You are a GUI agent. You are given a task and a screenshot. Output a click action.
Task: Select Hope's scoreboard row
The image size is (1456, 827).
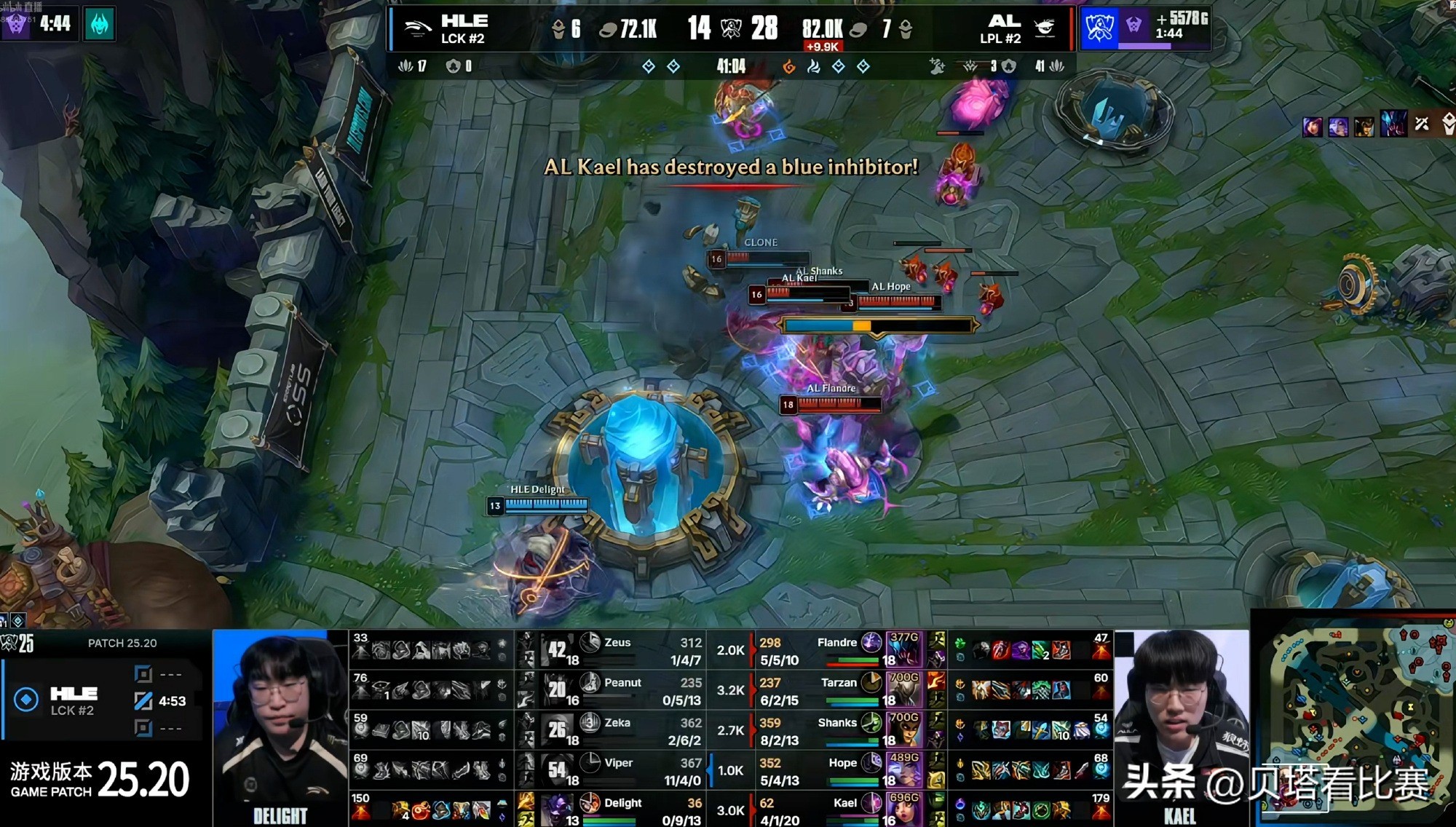[x=842, y=763]
